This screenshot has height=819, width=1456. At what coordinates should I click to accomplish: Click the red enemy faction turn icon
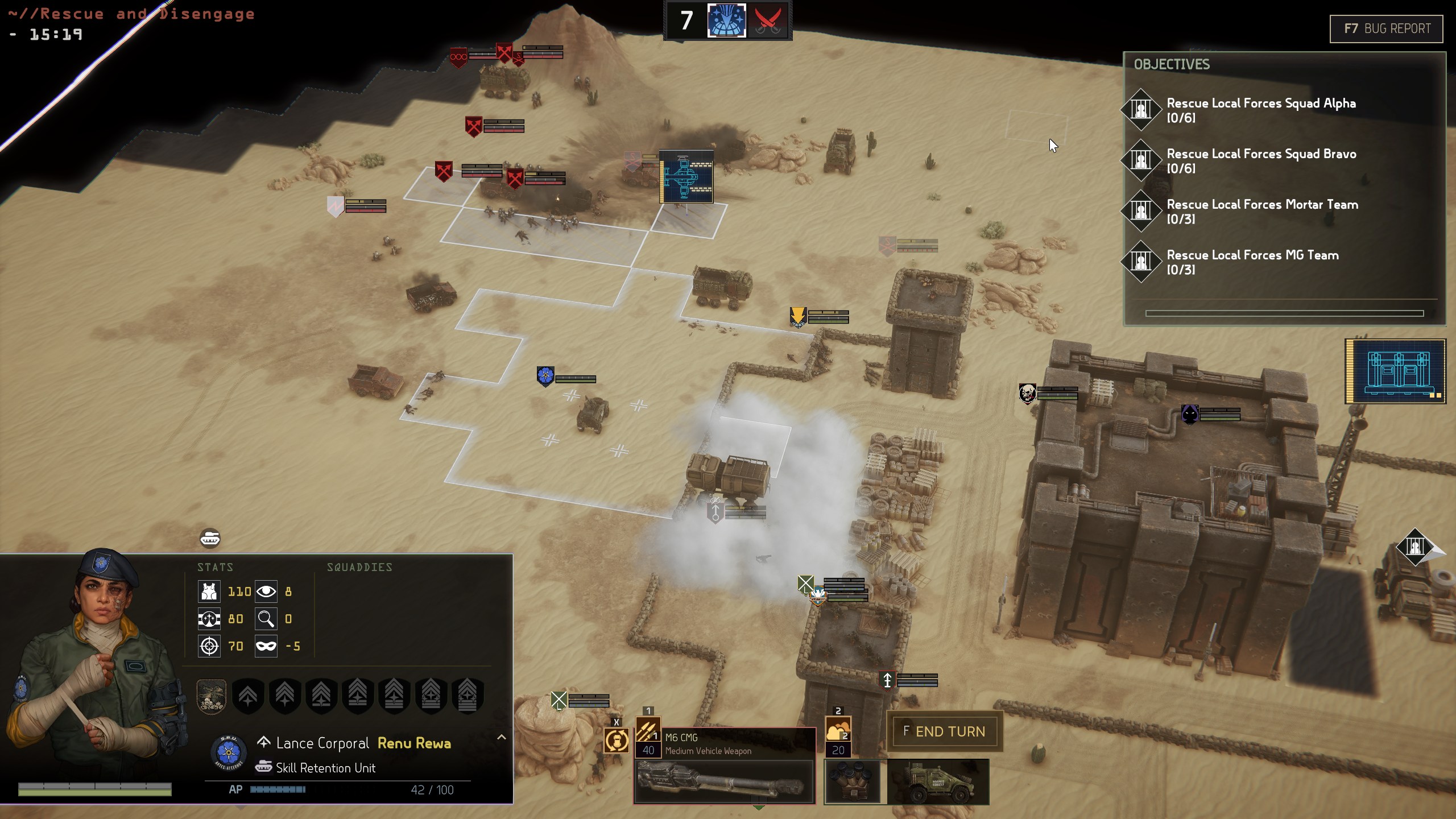[x=767, y=20]
